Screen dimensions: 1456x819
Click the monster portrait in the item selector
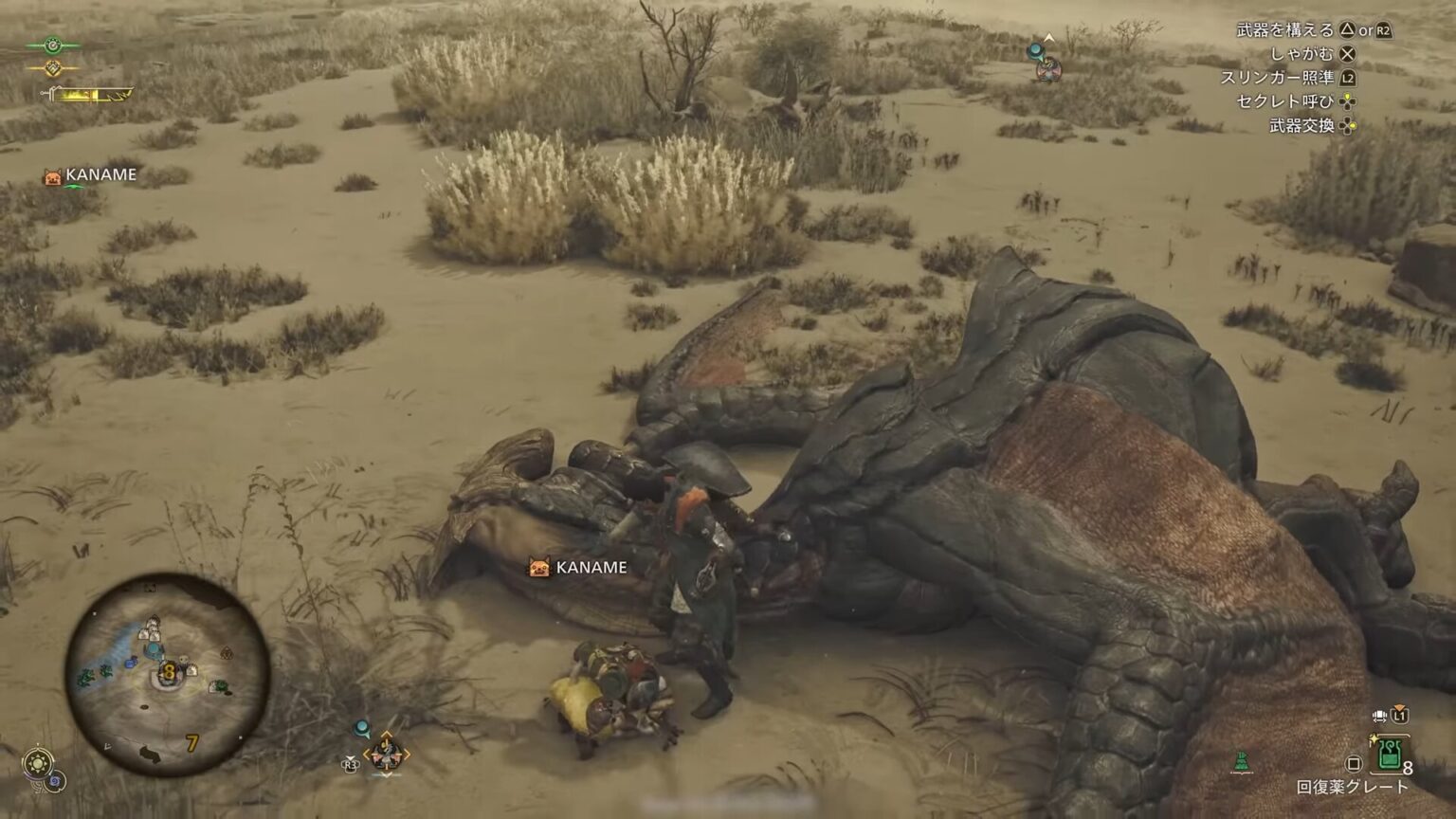[x=386, y=754]
